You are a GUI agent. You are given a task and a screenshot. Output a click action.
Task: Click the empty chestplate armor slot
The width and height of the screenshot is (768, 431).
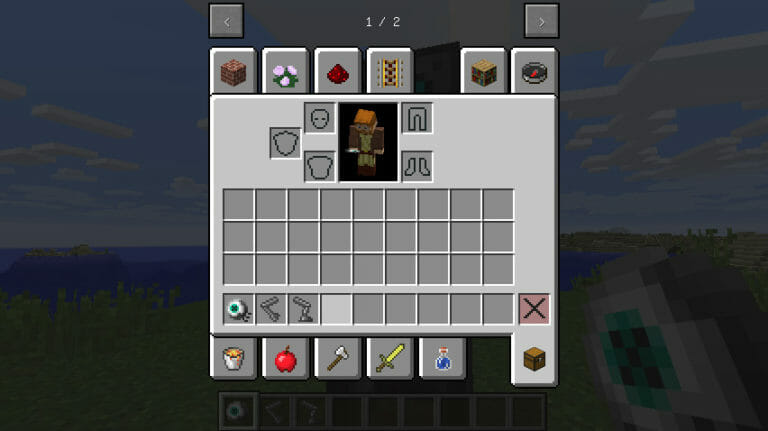pos(319,165)
